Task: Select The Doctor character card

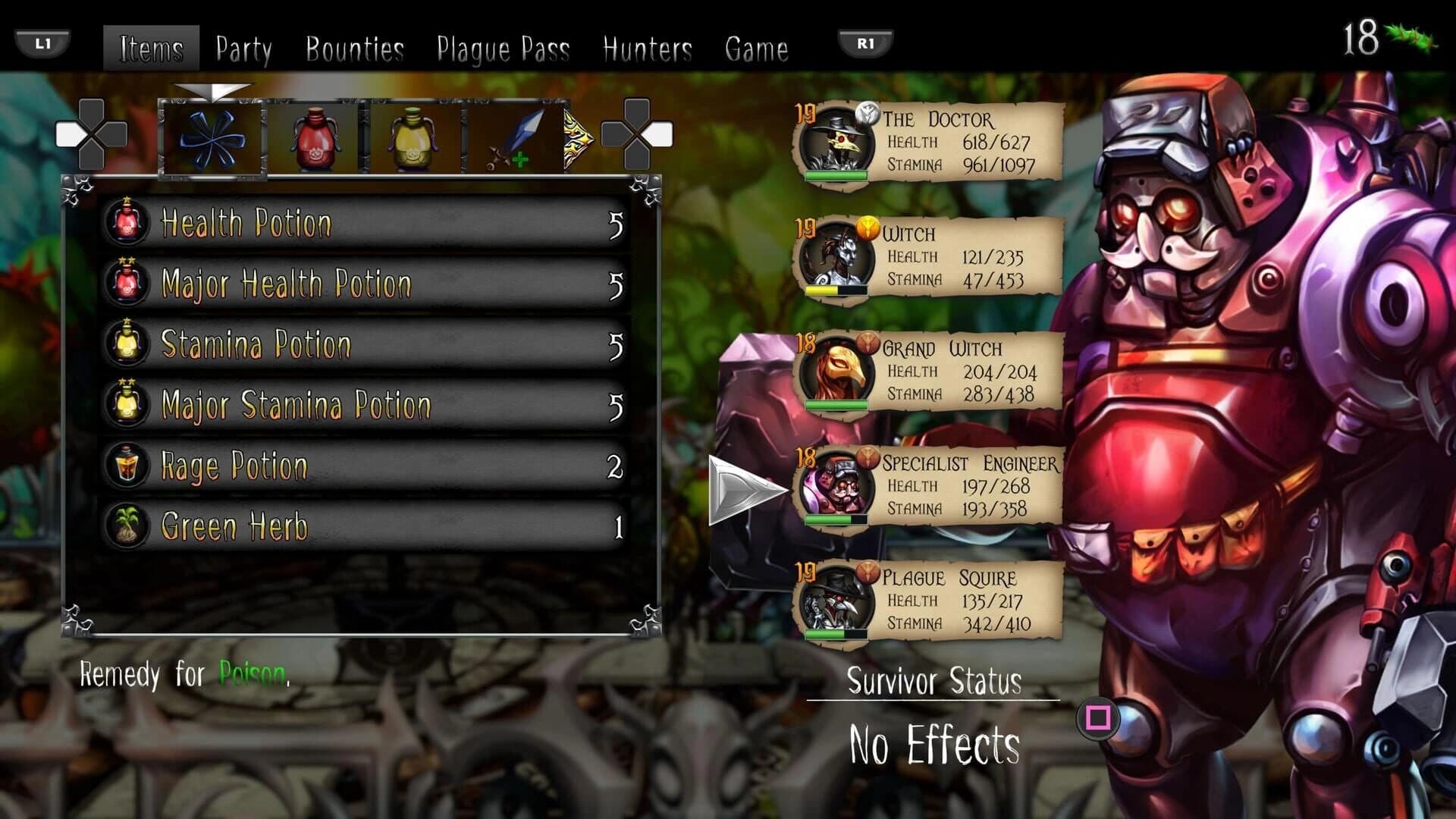Action: tap(933, 140)
